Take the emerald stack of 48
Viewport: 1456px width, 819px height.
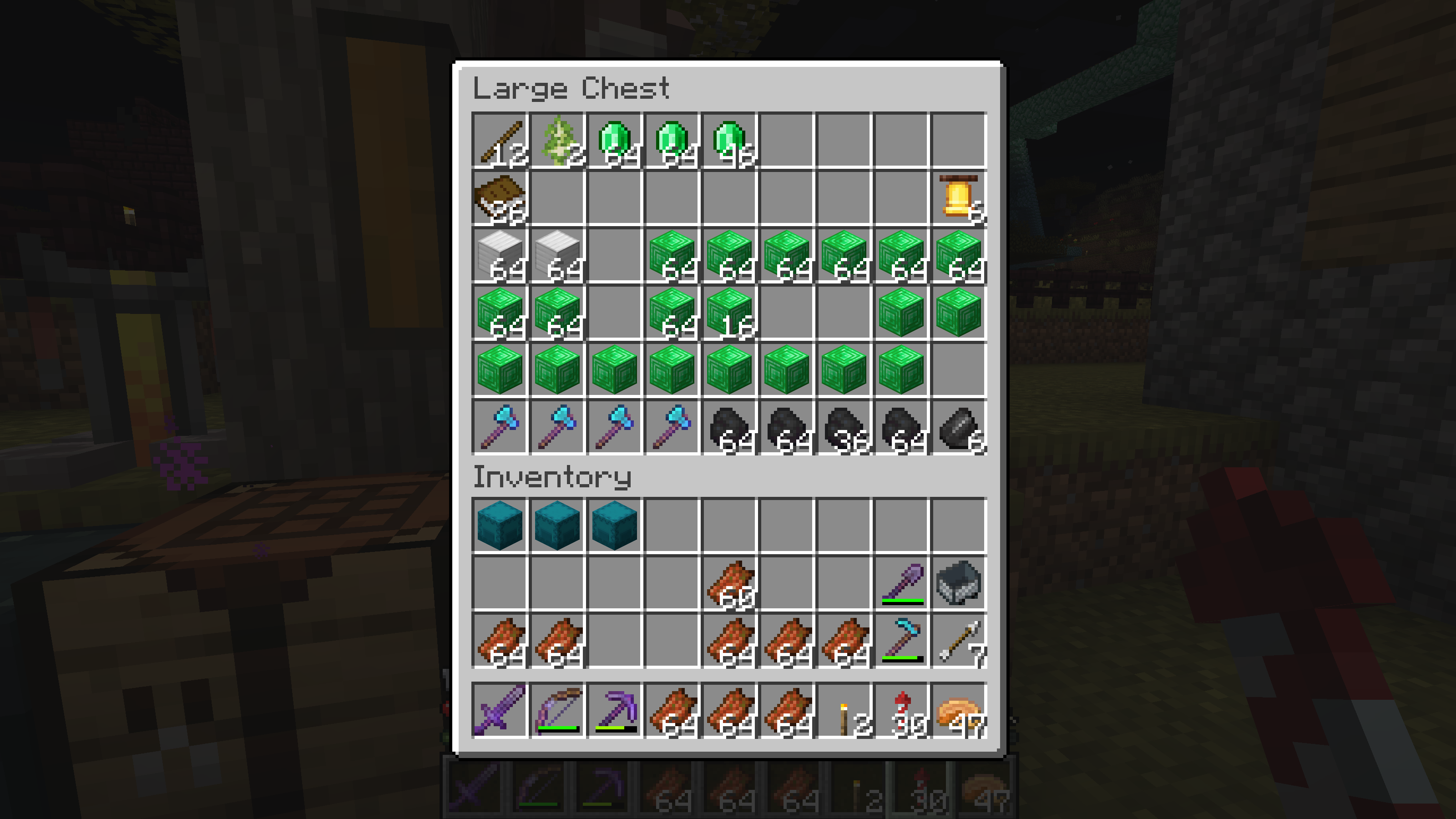pyautogui.click(x=729, y=140)
